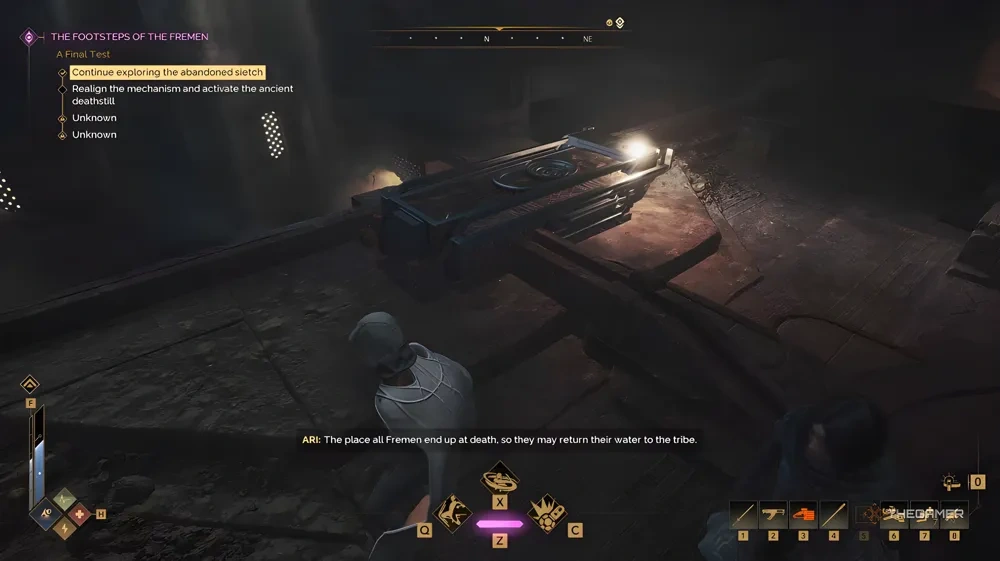
Task: Toggle the suspensor chevron icon above water gauge
Action: point(30,384)
